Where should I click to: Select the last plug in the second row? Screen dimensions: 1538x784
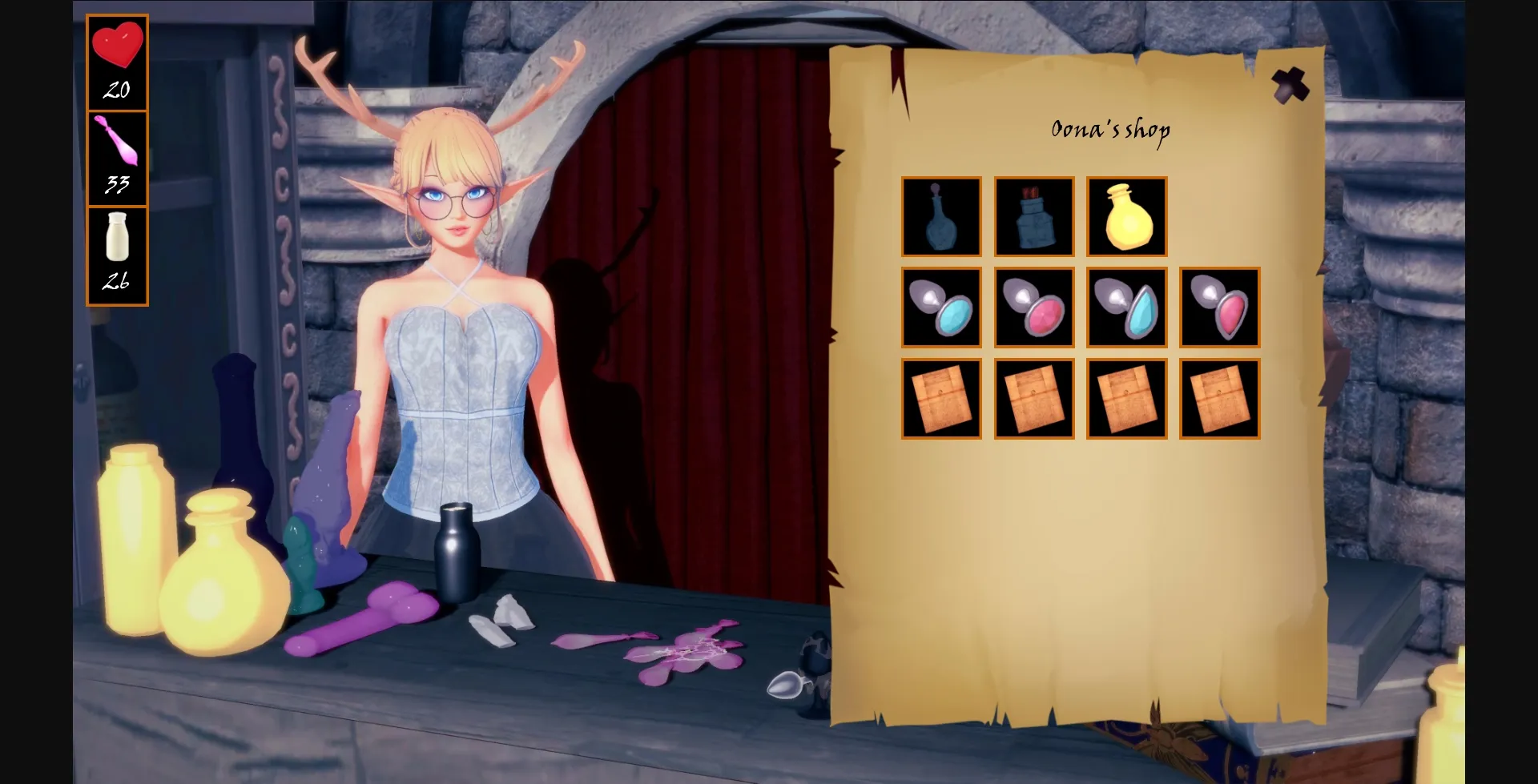(x=1219, y=308)
